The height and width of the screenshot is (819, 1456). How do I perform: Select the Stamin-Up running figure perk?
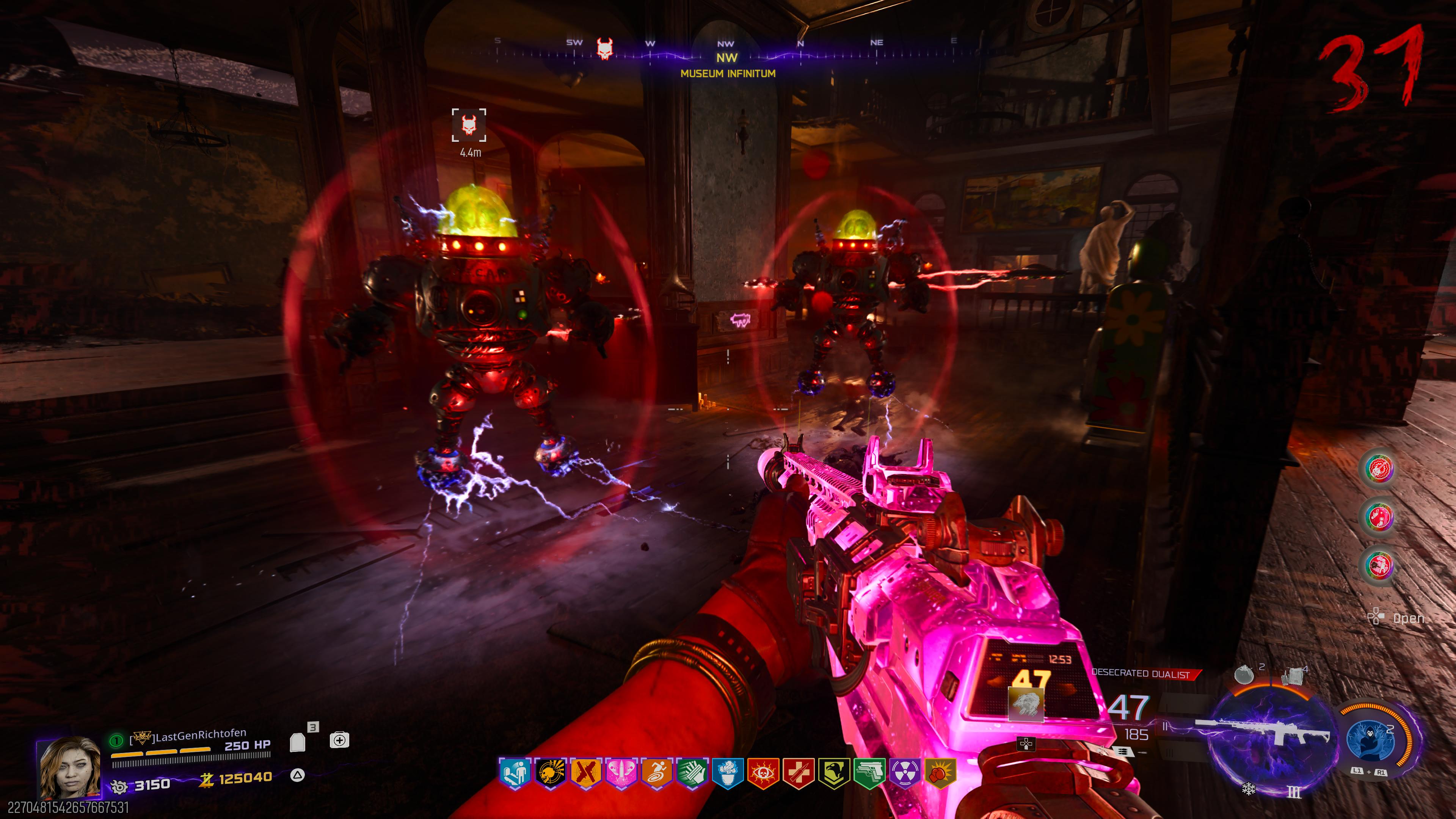point(656,773)
